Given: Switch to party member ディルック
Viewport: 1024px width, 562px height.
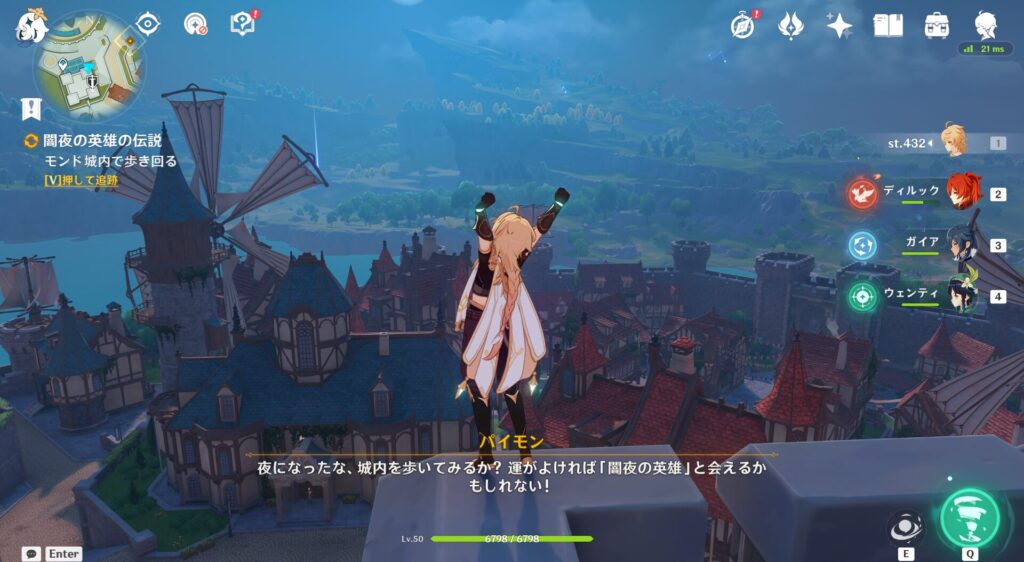Looking at the screenshot, I should tap(962, 192).
